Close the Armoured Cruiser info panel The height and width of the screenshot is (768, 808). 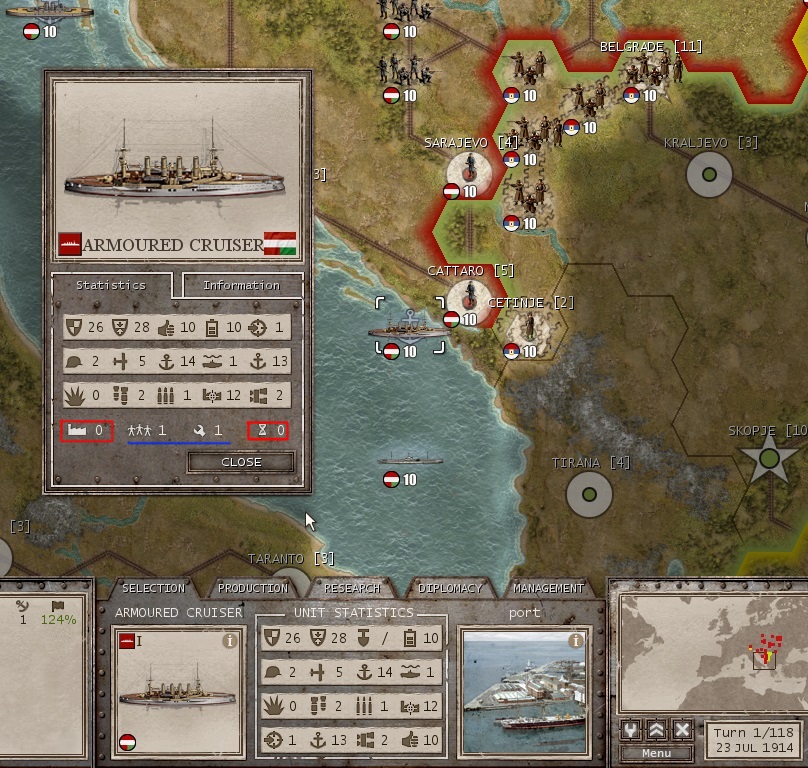pos(241,462)
